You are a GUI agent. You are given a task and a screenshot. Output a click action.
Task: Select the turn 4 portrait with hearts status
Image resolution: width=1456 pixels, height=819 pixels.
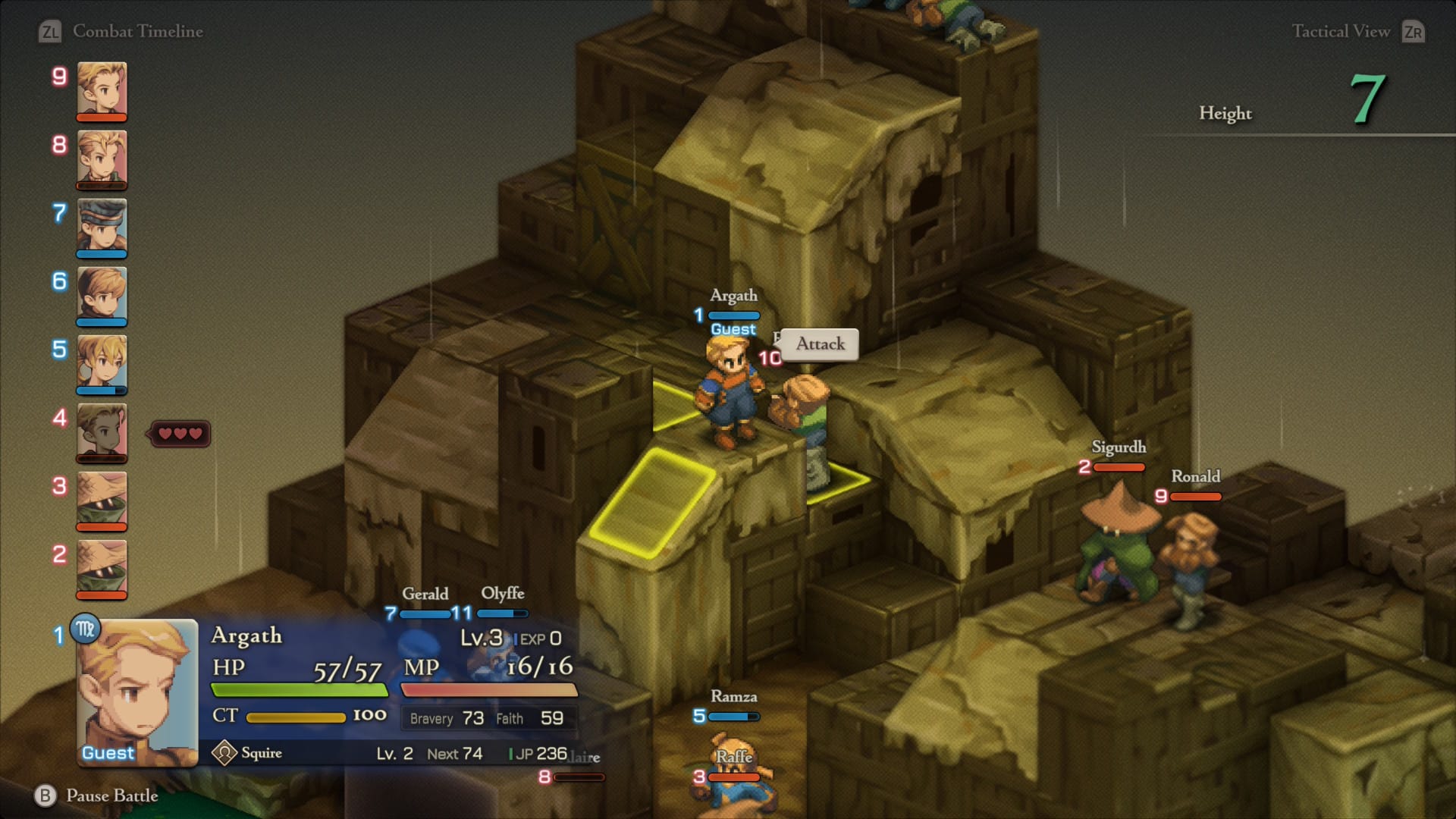[102, 431]
